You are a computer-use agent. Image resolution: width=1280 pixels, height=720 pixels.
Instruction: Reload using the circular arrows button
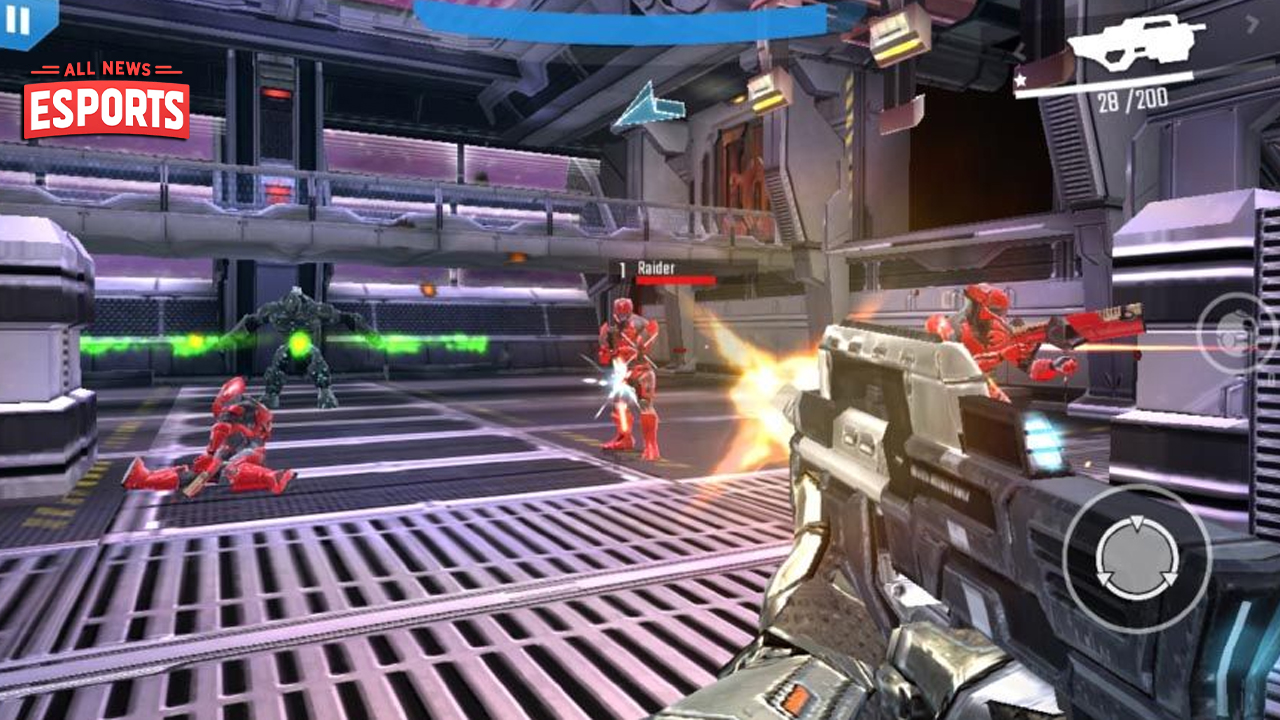tap(1136, 559)
